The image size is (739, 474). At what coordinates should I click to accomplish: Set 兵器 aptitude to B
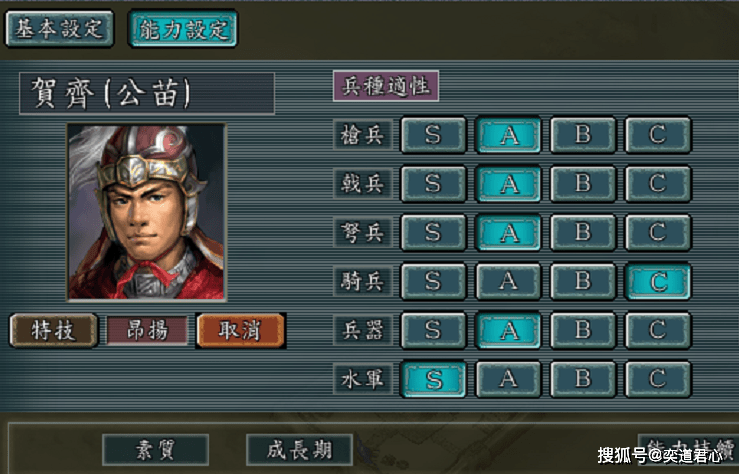point(583,329)
